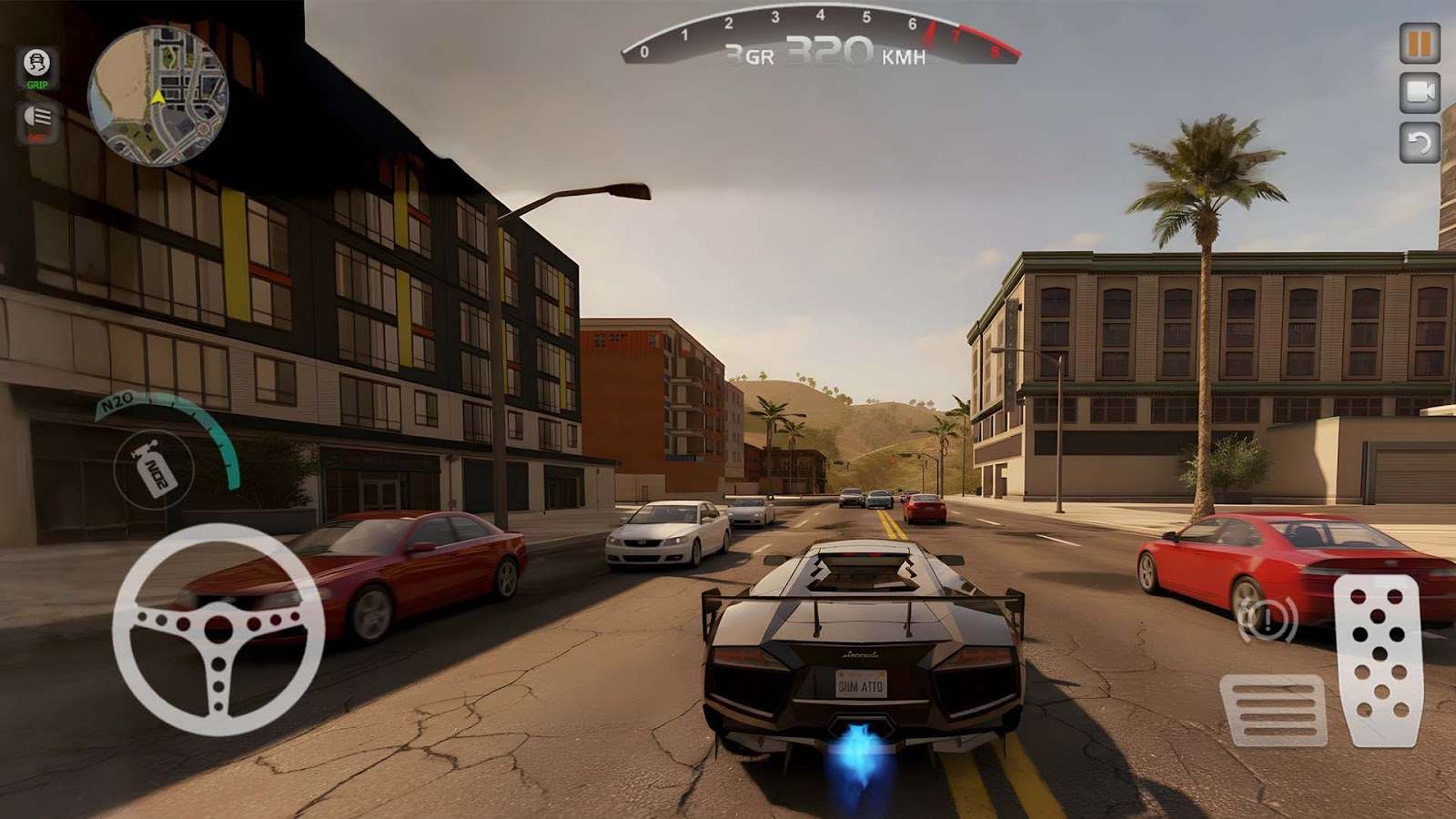1456x819 pixels.
Task: Activate the NOS nitro boost button
Action: (x=154, y=470)
